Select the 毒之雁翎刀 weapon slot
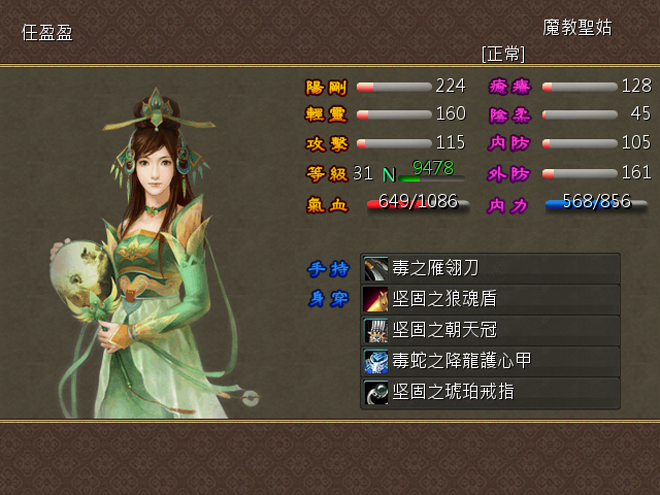Viewport: 660px width, 495px height. (x=490, y=268)
